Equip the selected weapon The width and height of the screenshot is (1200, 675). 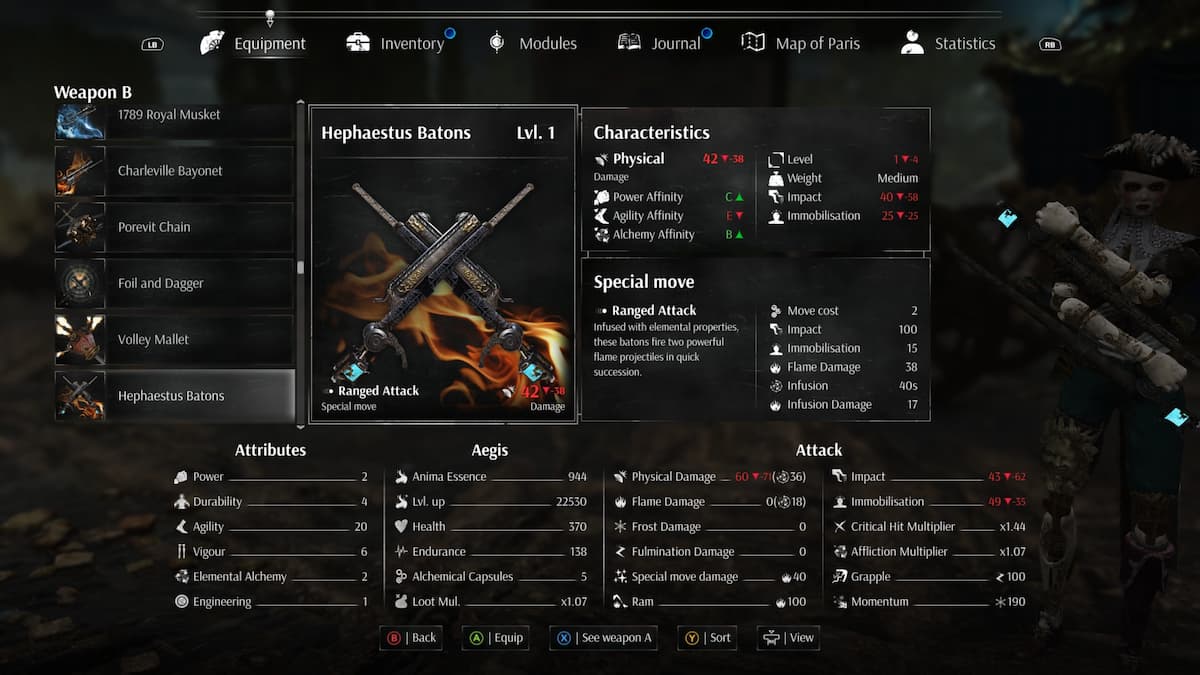(x=495, y=638)
